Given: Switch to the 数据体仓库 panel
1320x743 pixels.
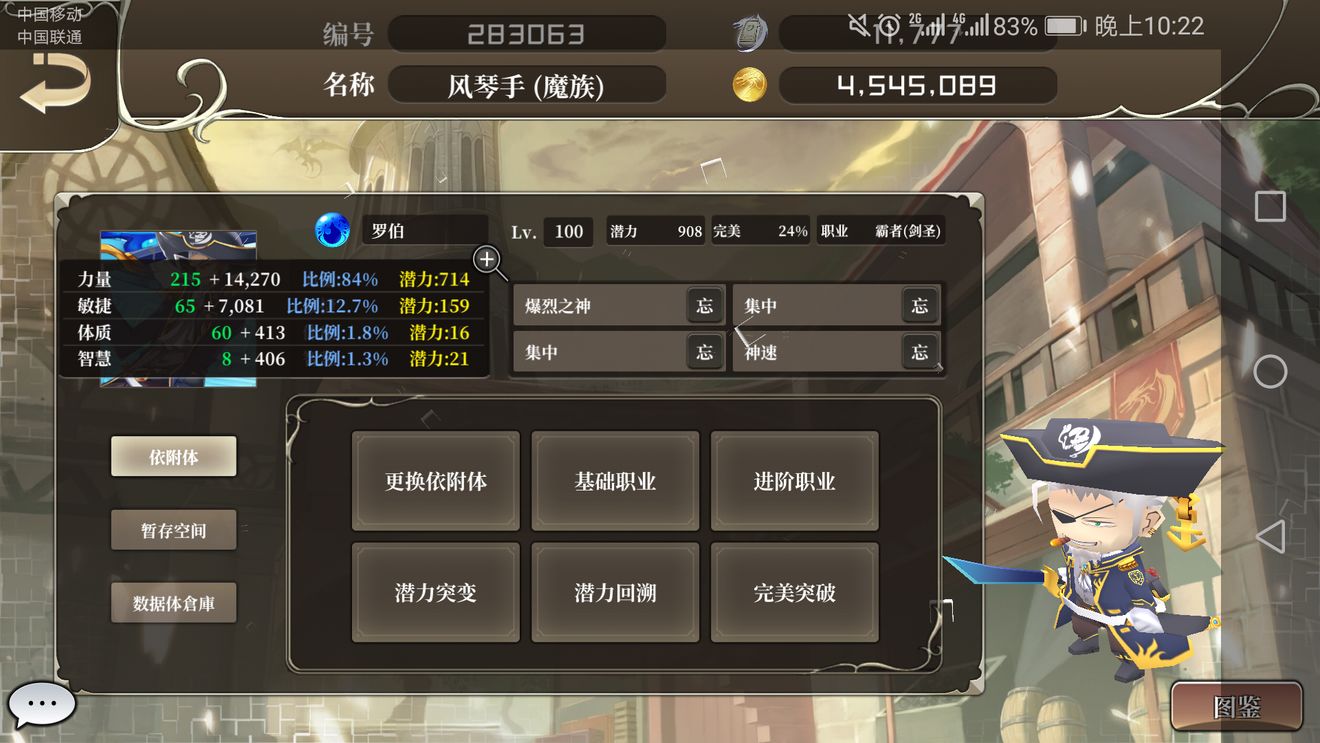Looking at the screenshot, I should click(x=173, y=603).
